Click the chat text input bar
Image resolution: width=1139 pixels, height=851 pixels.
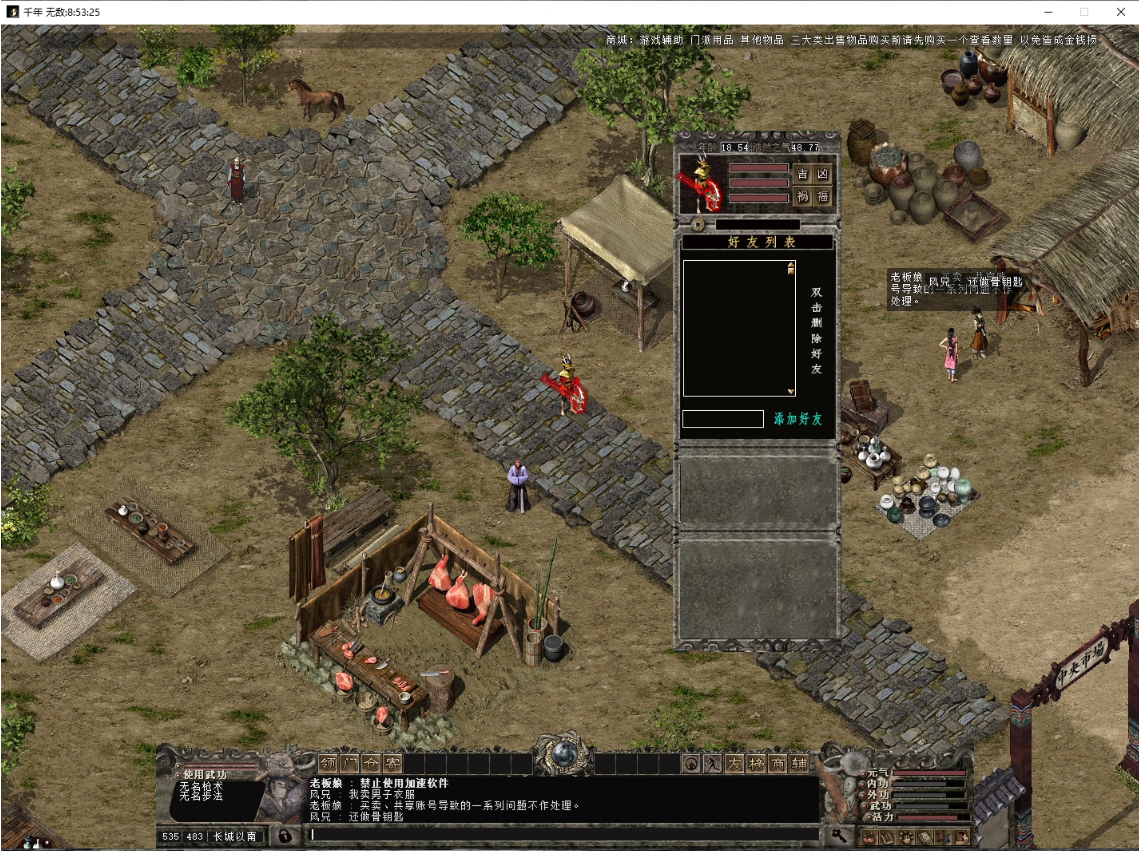(560, 834)
